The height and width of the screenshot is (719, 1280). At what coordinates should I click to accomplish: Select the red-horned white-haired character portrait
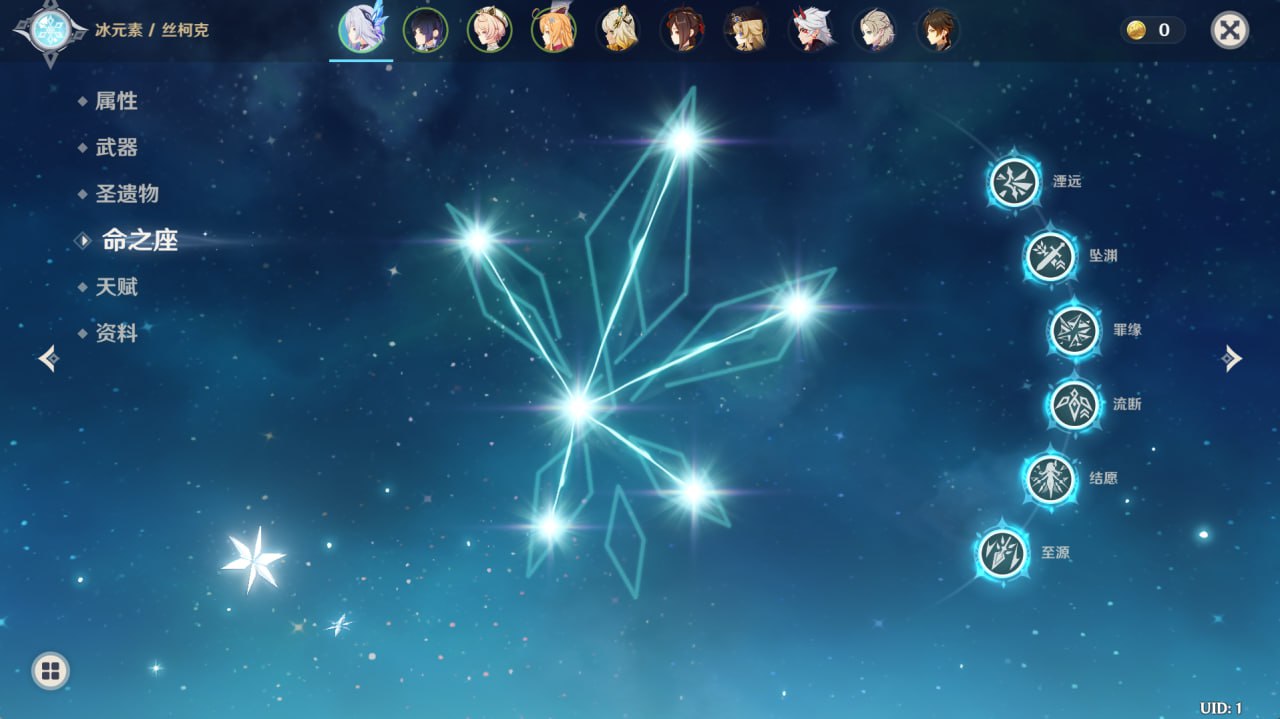coord(810,30)
